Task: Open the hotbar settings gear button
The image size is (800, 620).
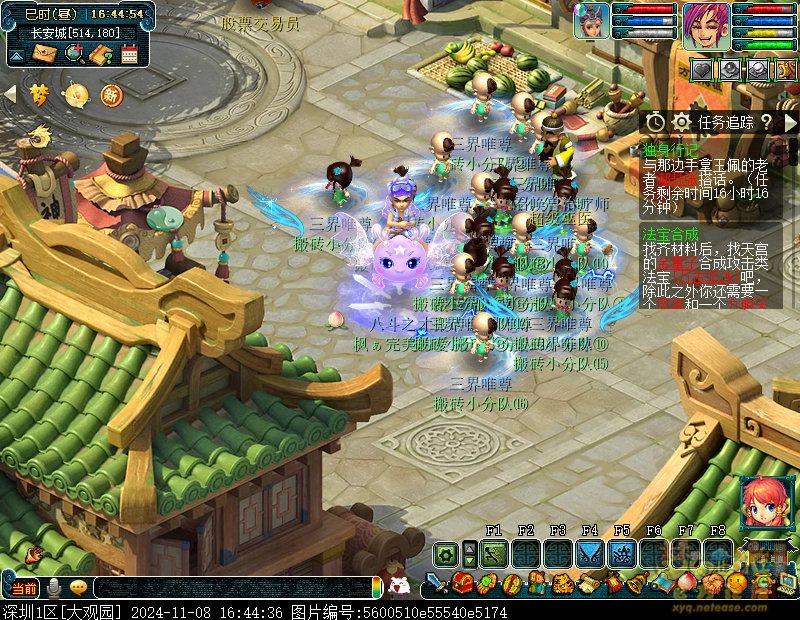Action: click(445, 553)
